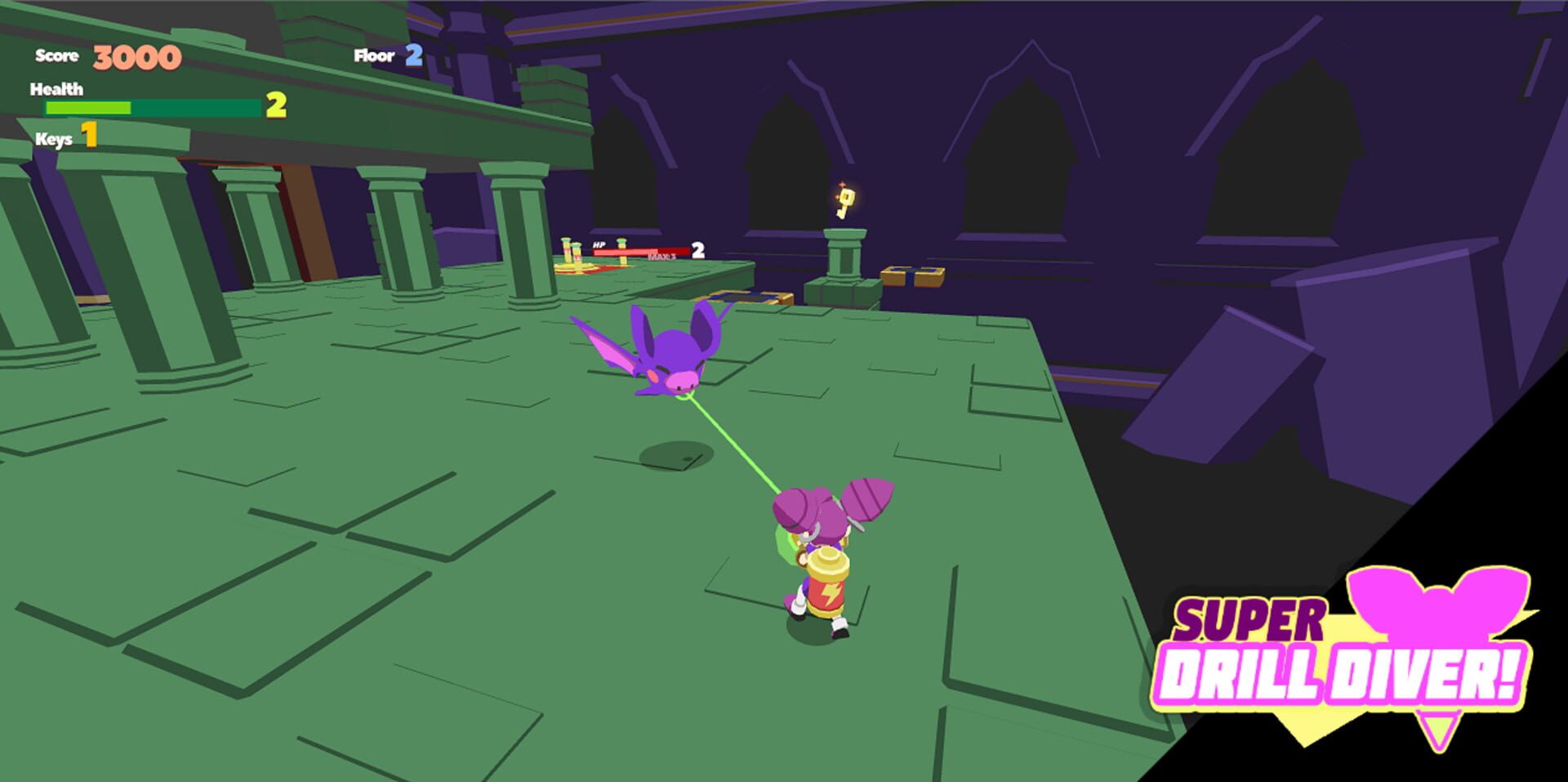Select the purple bat enemy
The width and height of the screenshot is (1568, 782).
click(x=670, y=355)
